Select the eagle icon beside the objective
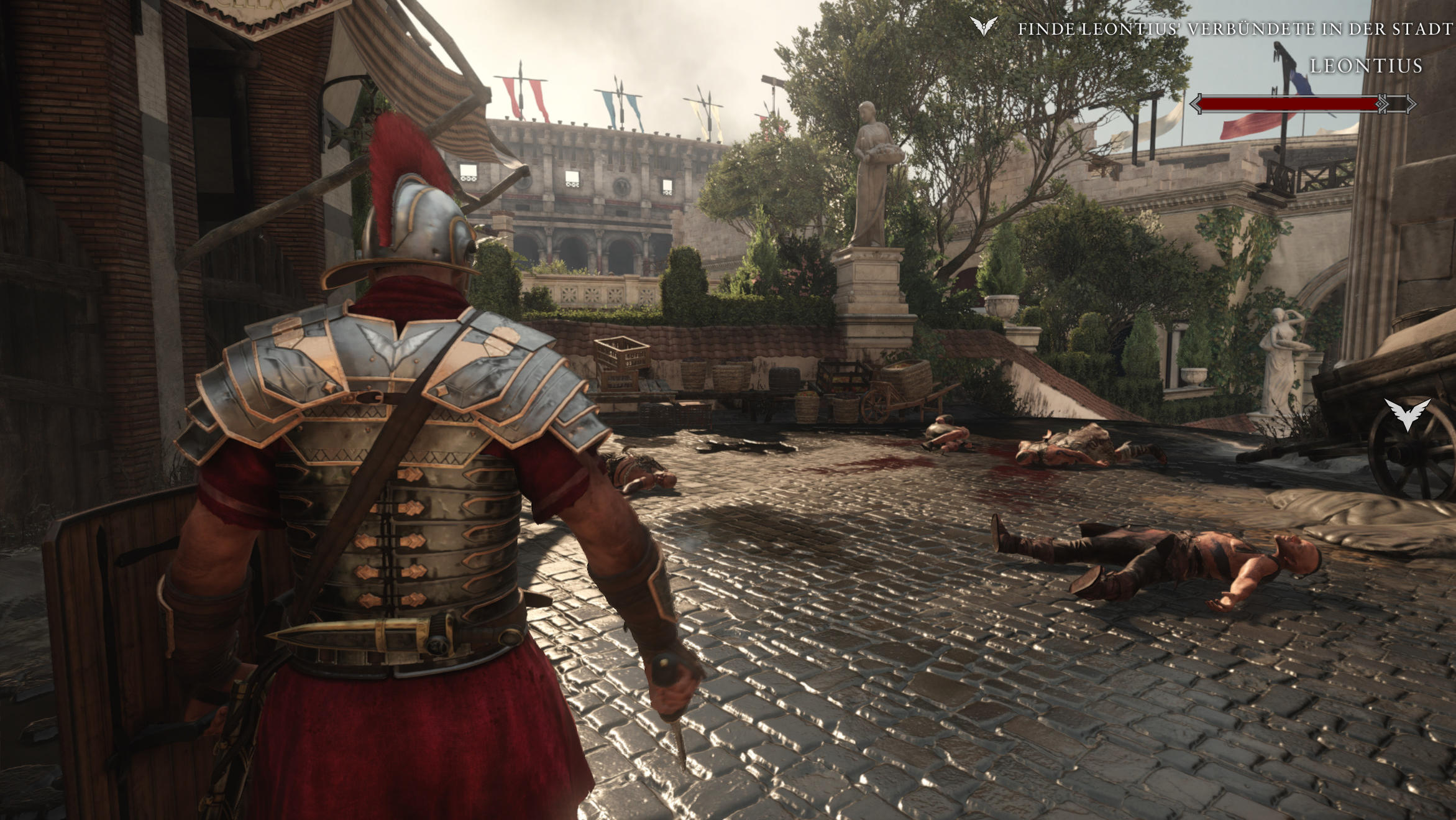The height and width of the screenshot is (820, 1456). 984,26
